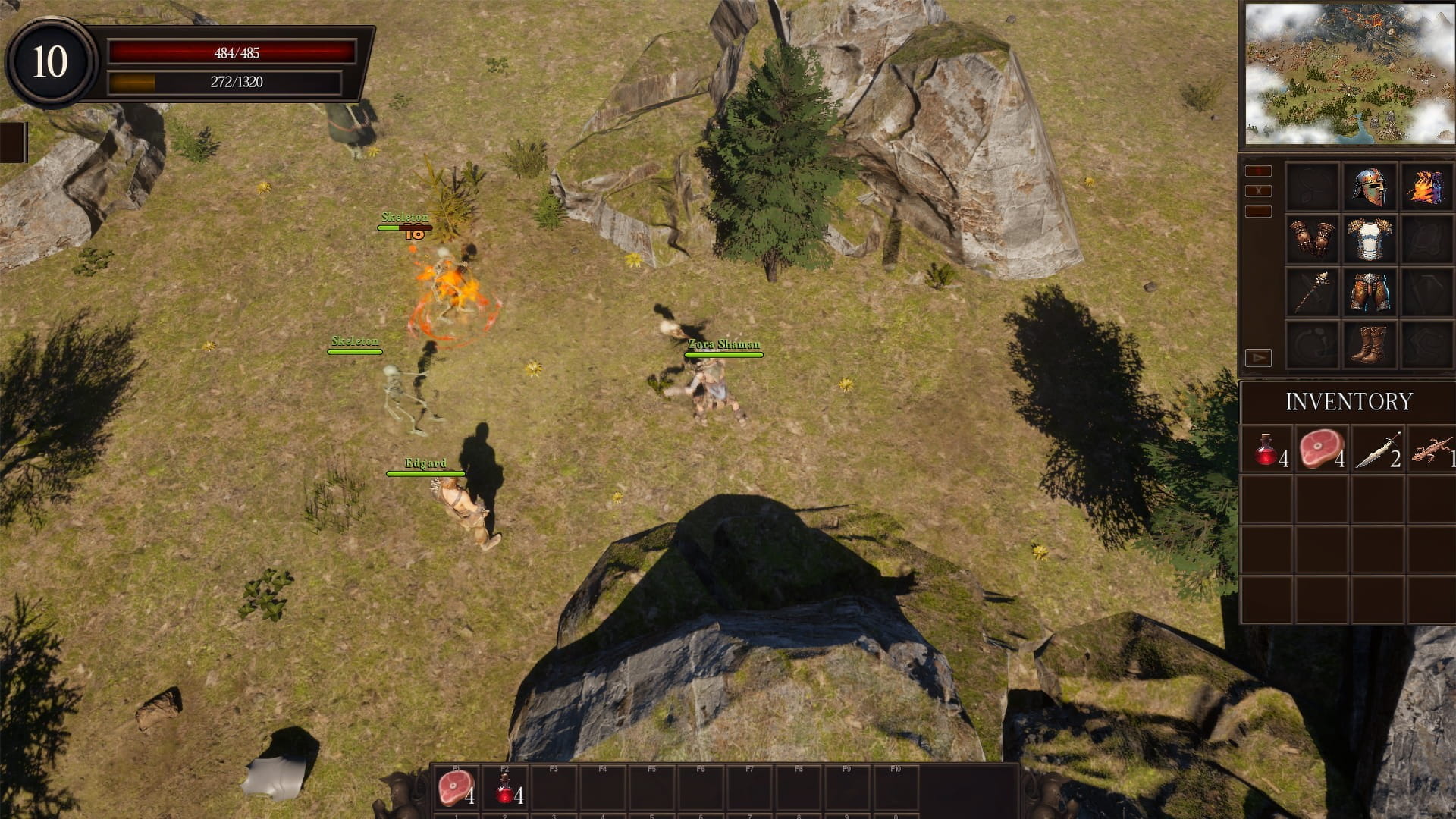Click the level 10 character badge
The image size is (1456, 819).
pos(50,62)
